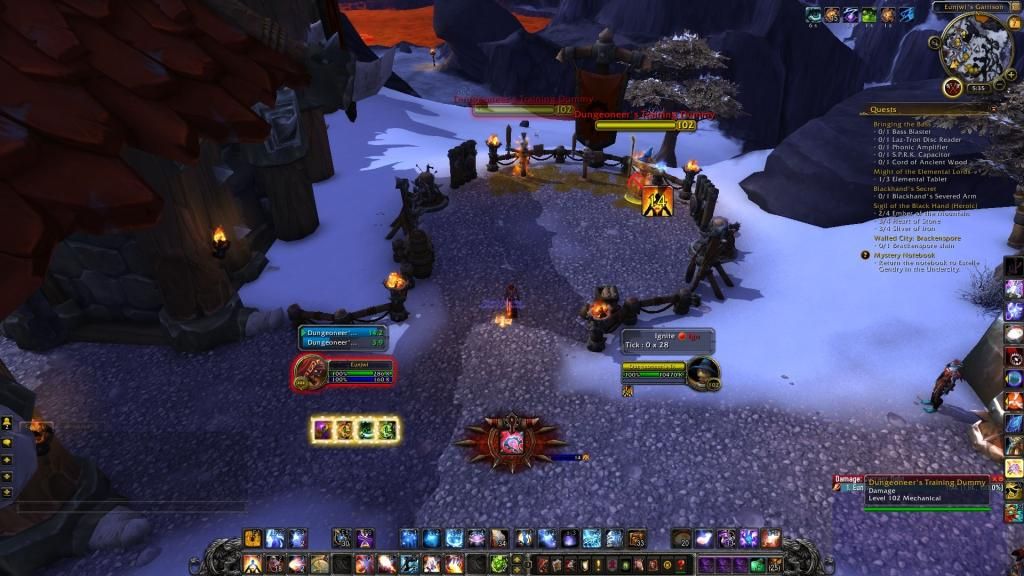
Task: Select the Blackhand's Secret quest entry
Action: [x=907, y=188]
